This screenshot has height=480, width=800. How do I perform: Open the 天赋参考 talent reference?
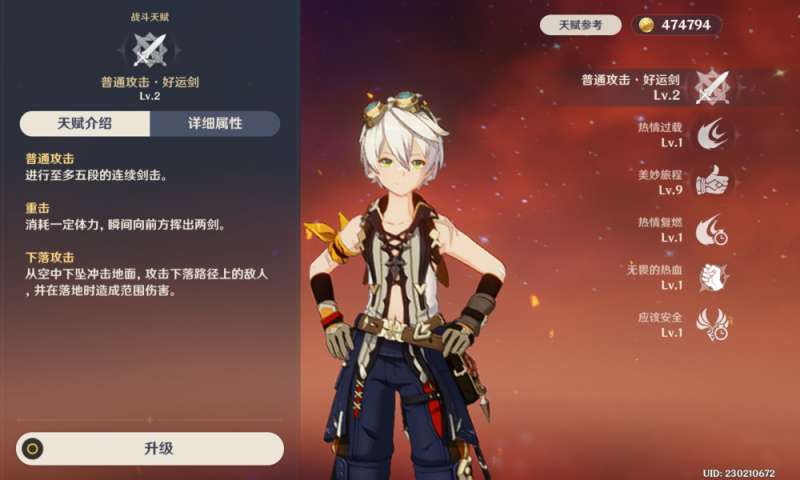[580, 25]
